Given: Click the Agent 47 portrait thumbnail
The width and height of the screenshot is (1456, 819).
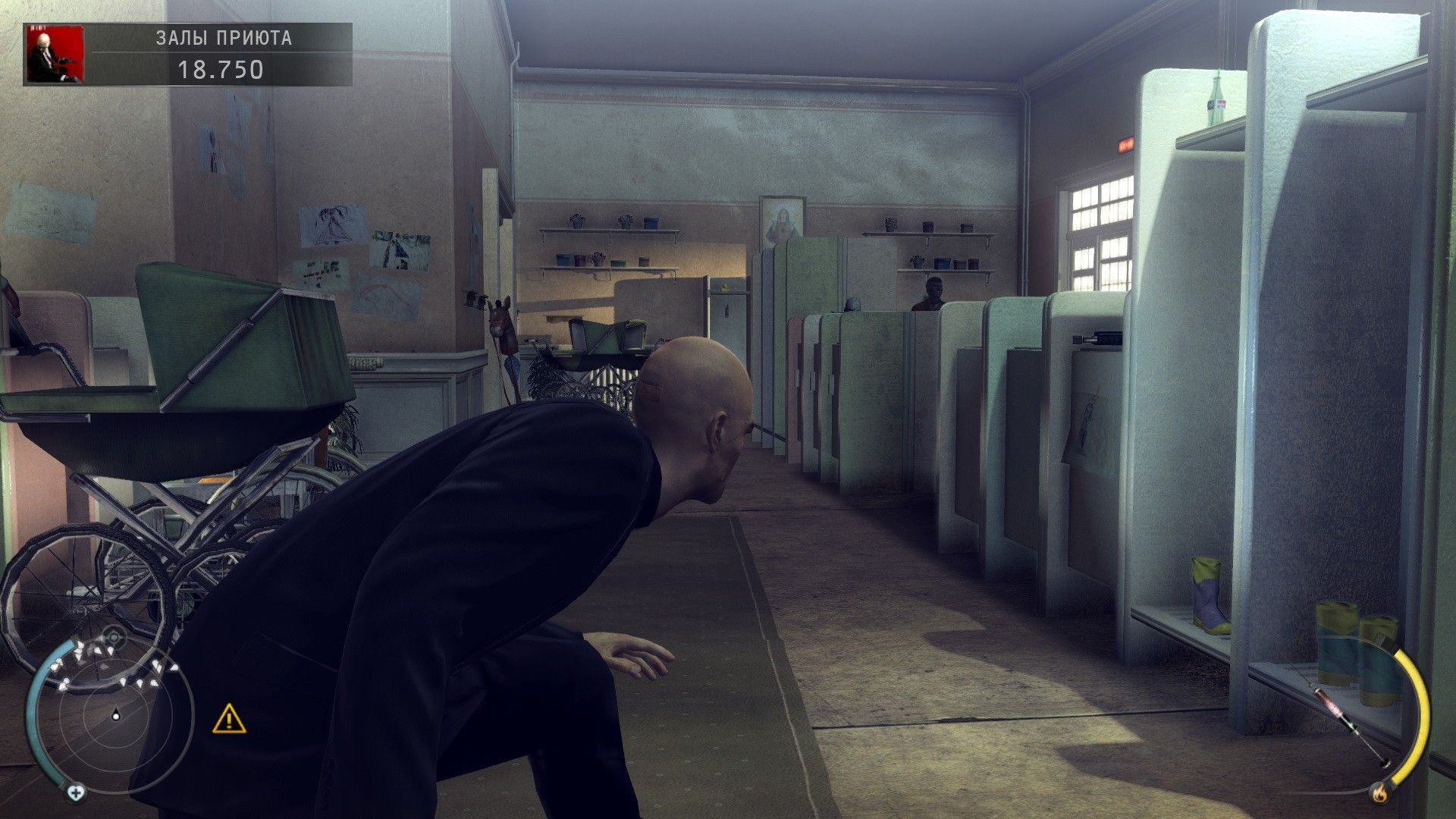Looking at the screenshot, I should [x=55, y=54].
